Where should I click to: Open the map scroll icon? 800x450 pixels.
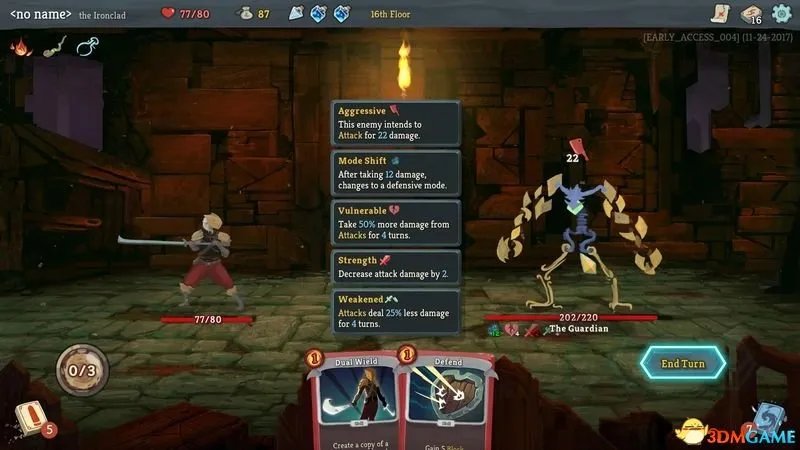tap(718, 13)
